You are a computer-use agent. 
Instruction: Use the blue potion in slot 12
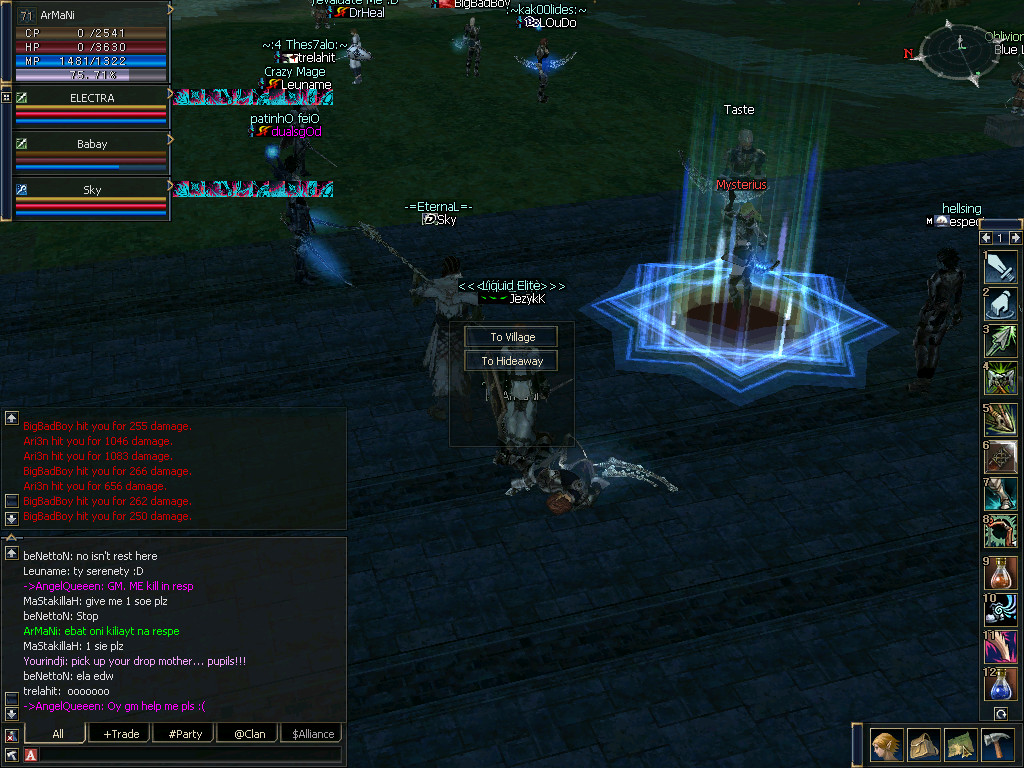pyautogui.click(x=1000, y=685)
